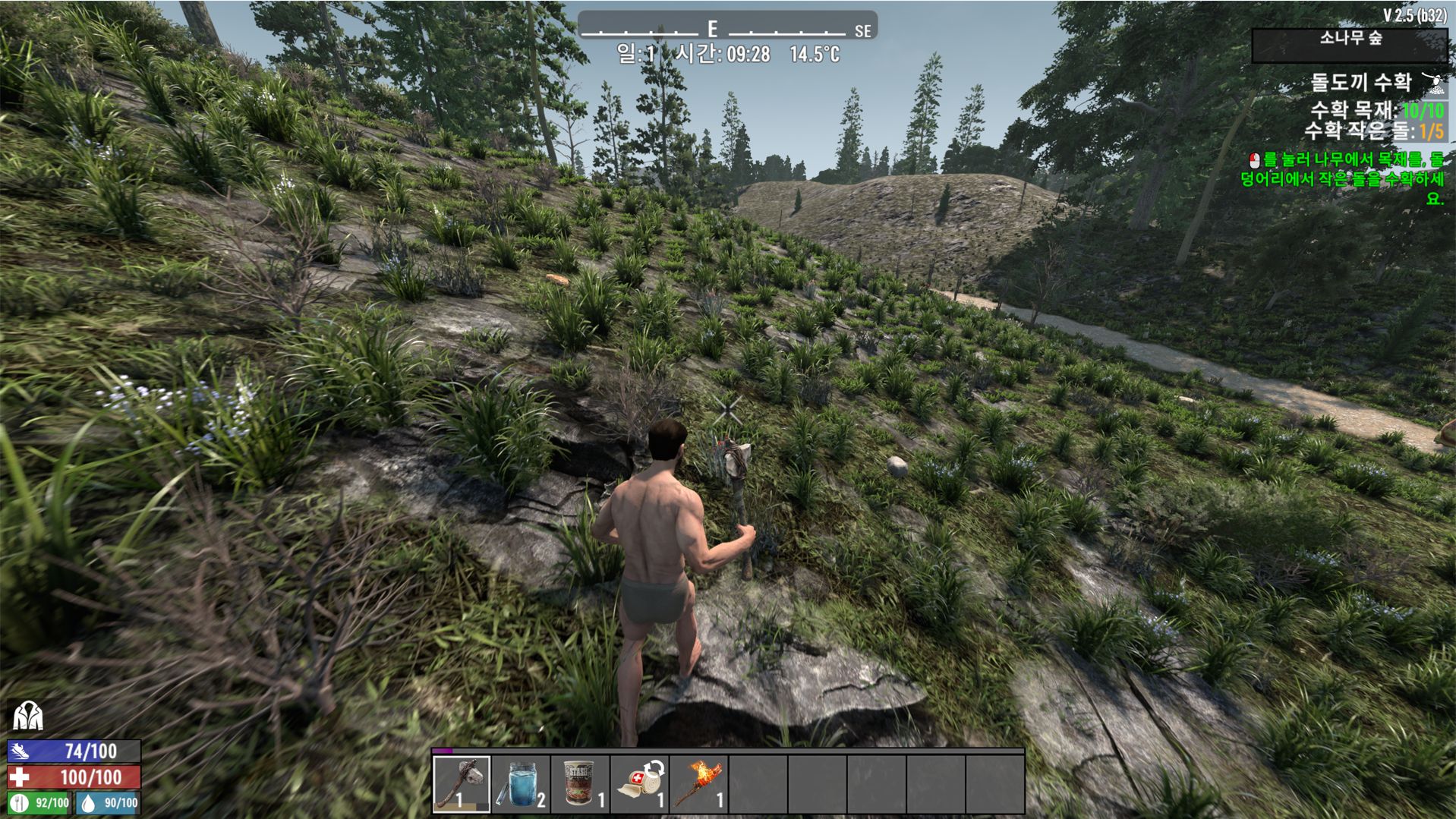Equip the torch from the hotbar
This screenshot has width=1456, height=819.
698,783
